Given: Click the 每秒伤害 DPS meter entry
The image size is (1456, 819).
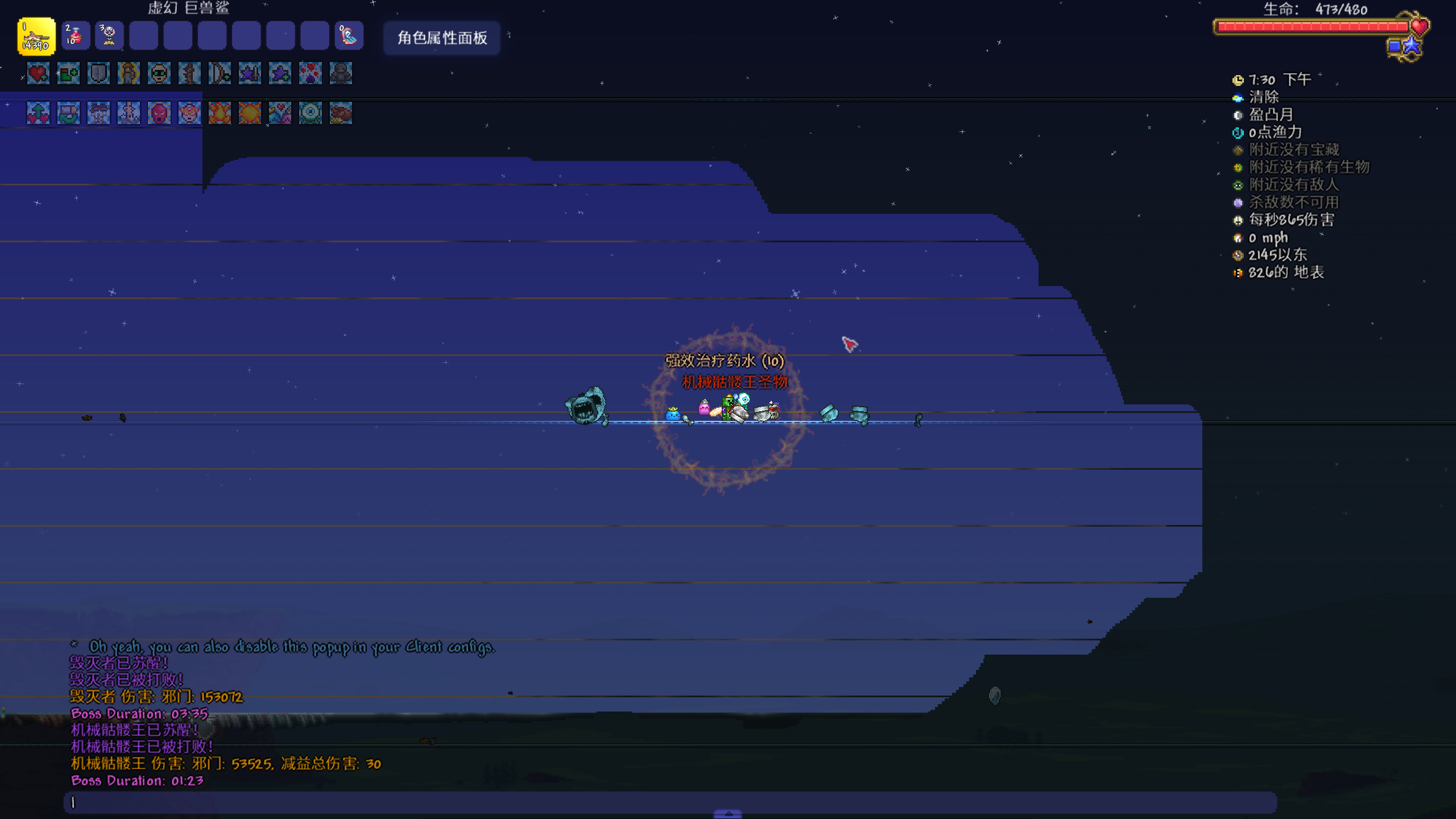Looking at the screenshot, I should pyautogui.click(x=1290, y=220).
